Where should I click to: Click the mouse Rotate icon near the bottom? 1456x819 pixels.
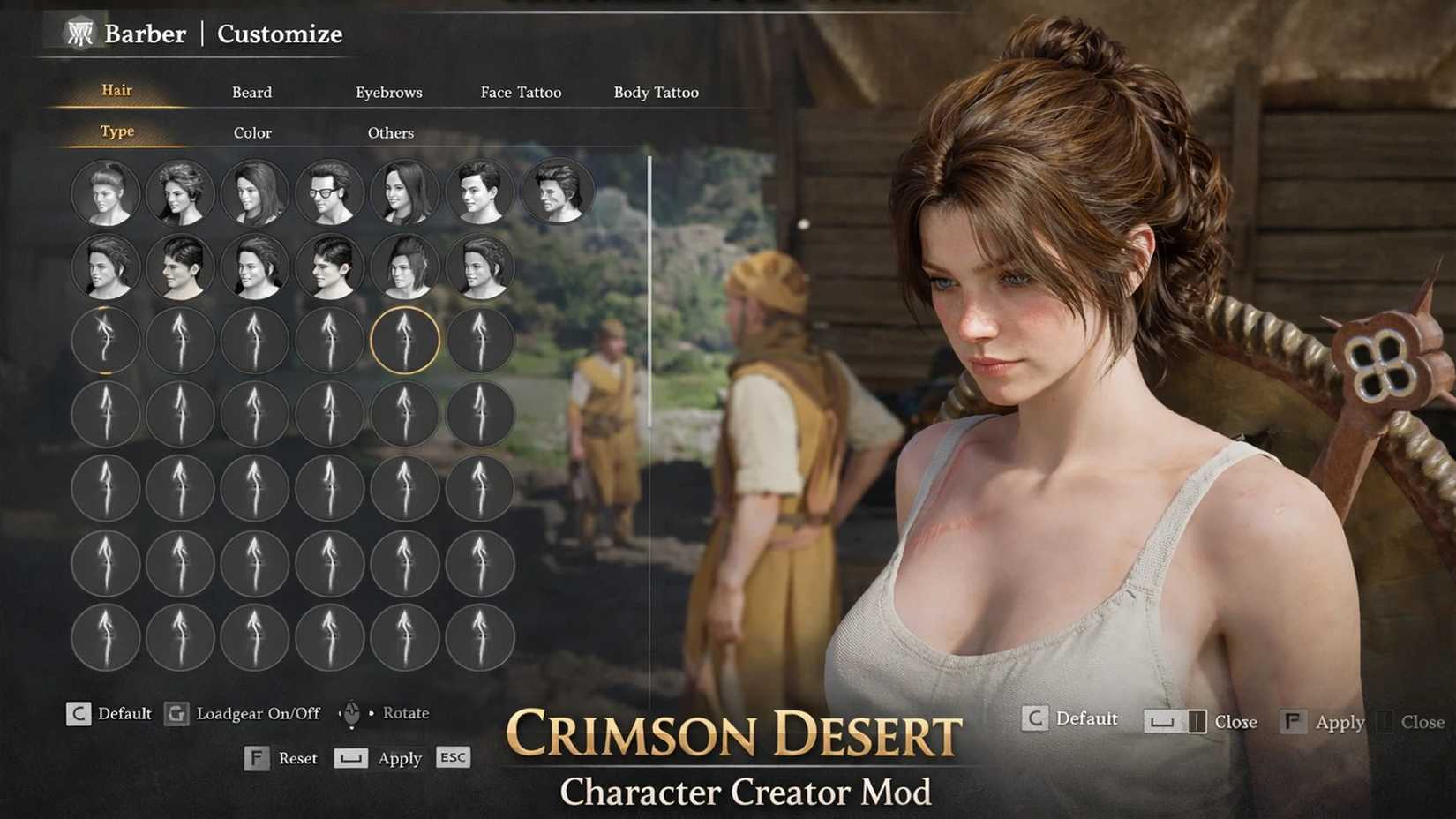pos(351,712)
